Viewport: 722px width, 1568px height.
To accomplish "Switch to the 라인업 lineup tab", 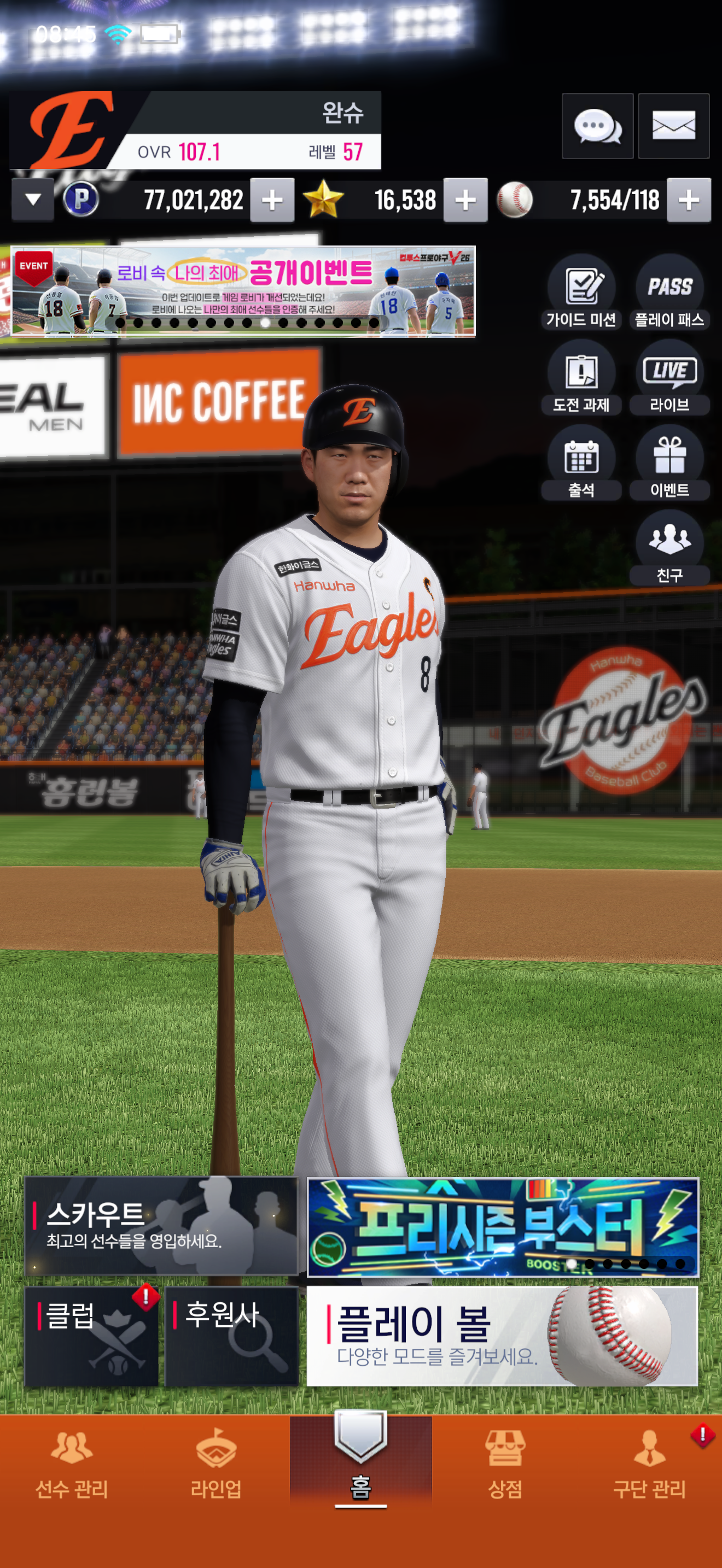I will tap(216, 1467).
